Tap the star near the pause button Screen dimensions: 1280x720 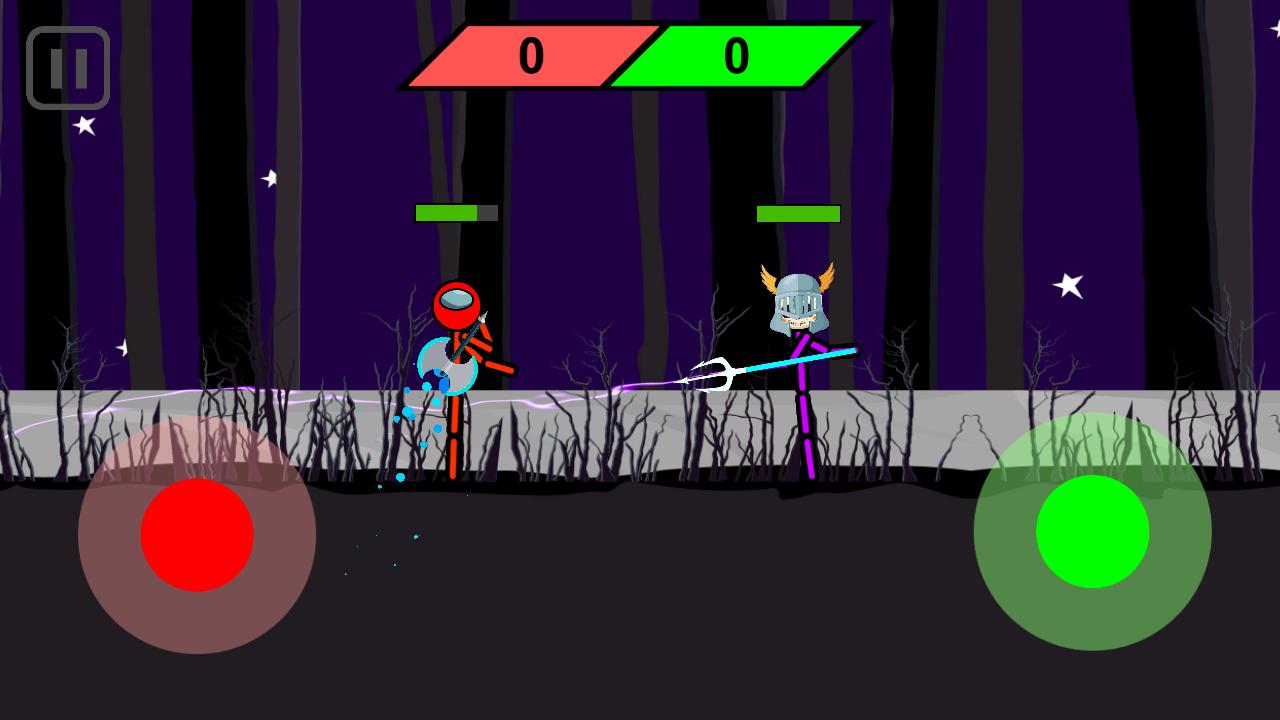pyautogui.click(x=85, y=125)
